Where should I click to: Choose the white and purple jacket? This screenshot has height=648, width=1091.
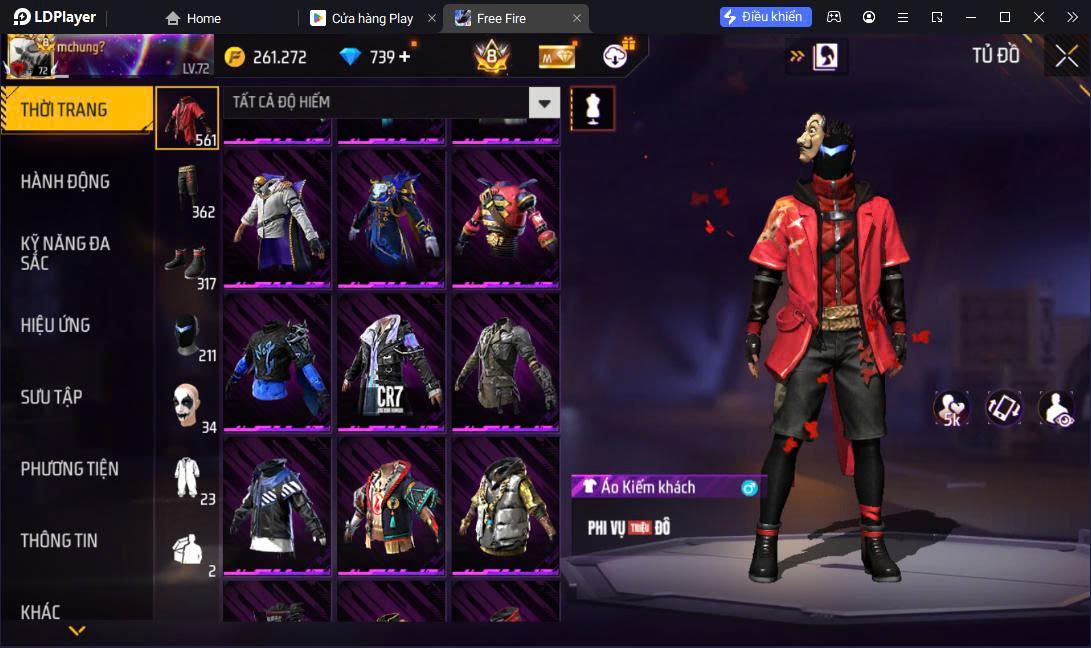pyautogui.click(x=277, y=219)
